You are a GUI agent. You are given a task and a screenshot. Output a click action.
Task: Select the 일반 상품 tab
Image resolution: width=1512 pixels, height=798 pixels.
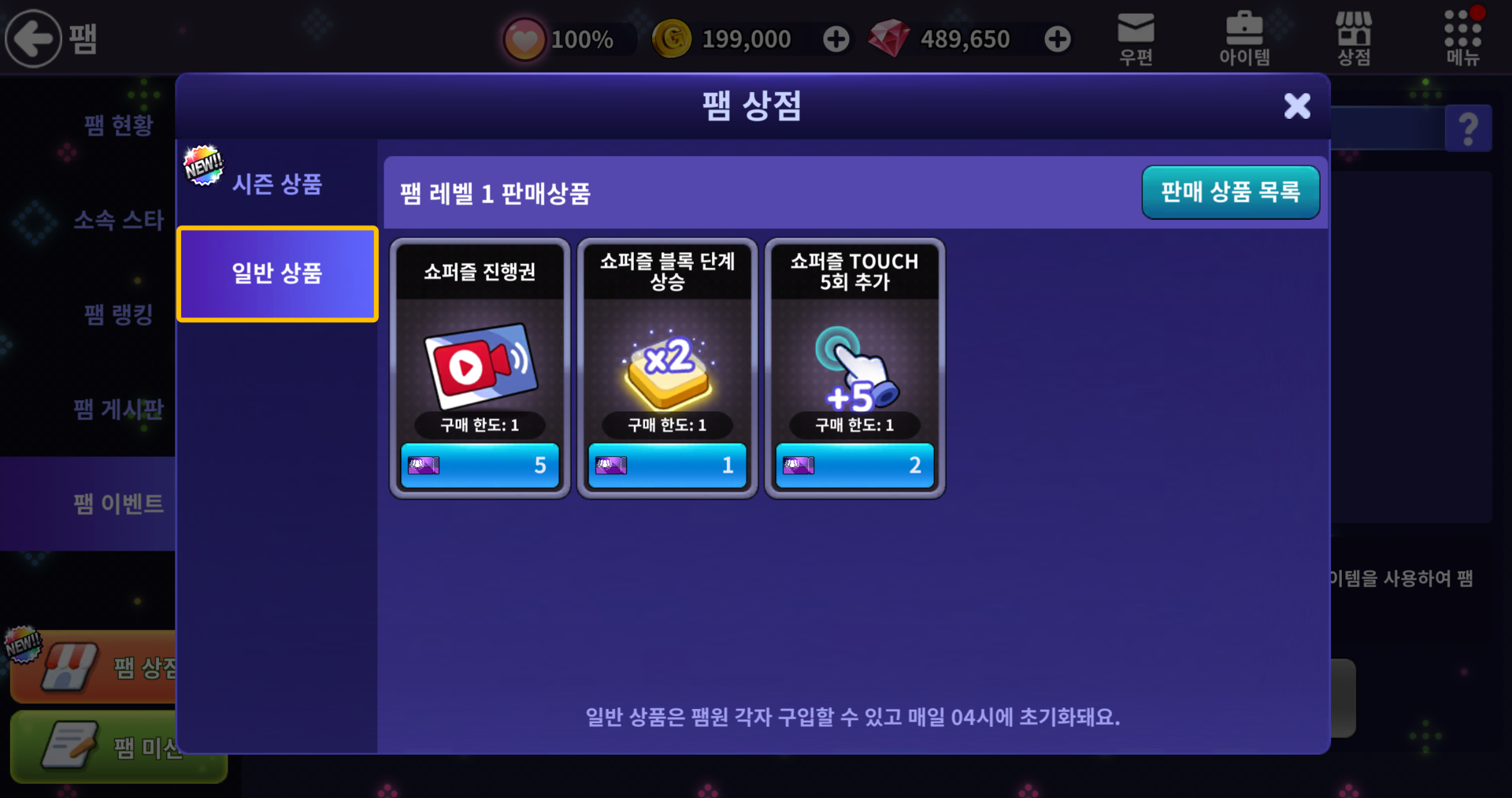click(277, 273)
